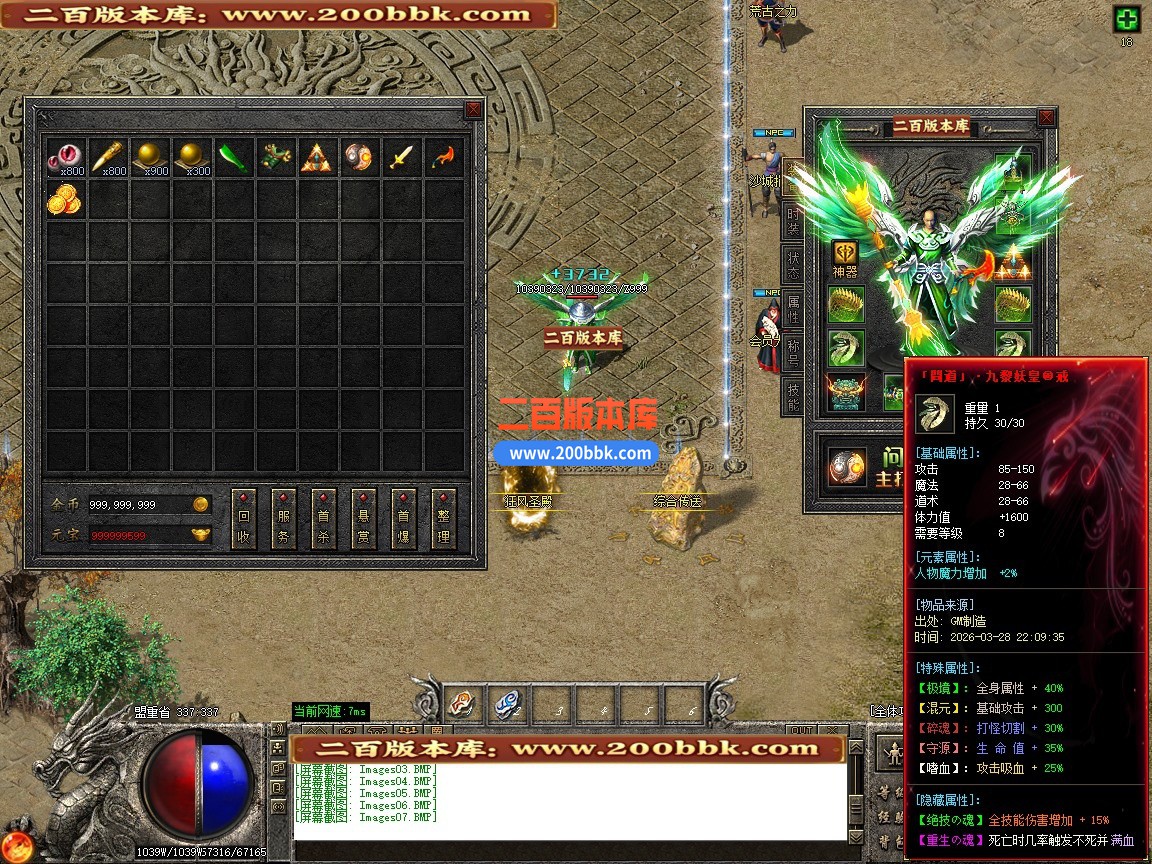This screenshot has width=1152, height=864.
Task: Switch to the 技能 skills tab
Action: [793, 396]
